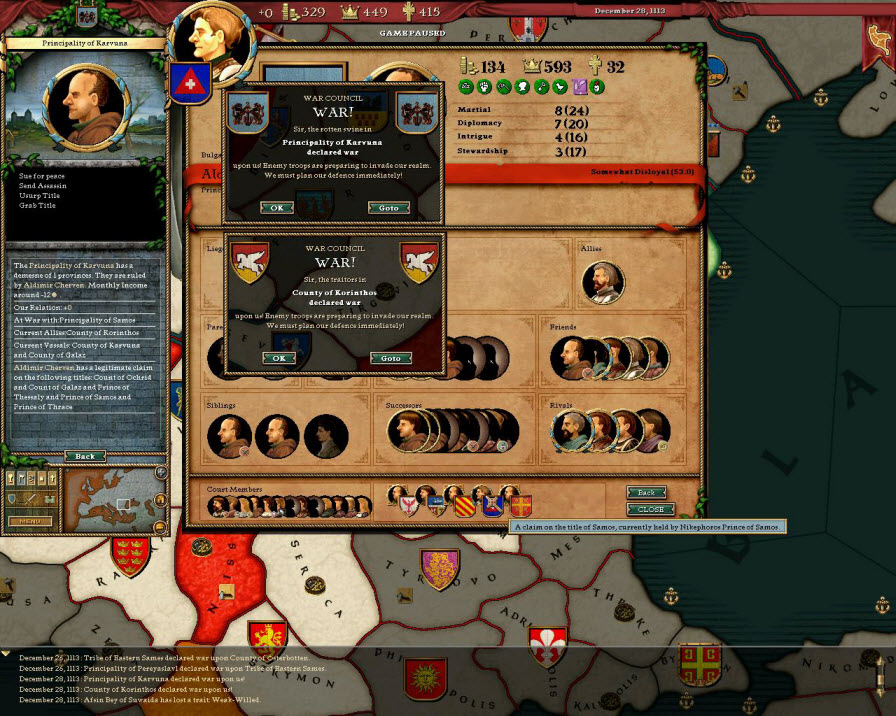
Task: Go to County of Korinthos from war notice
Action: [391, 358]
